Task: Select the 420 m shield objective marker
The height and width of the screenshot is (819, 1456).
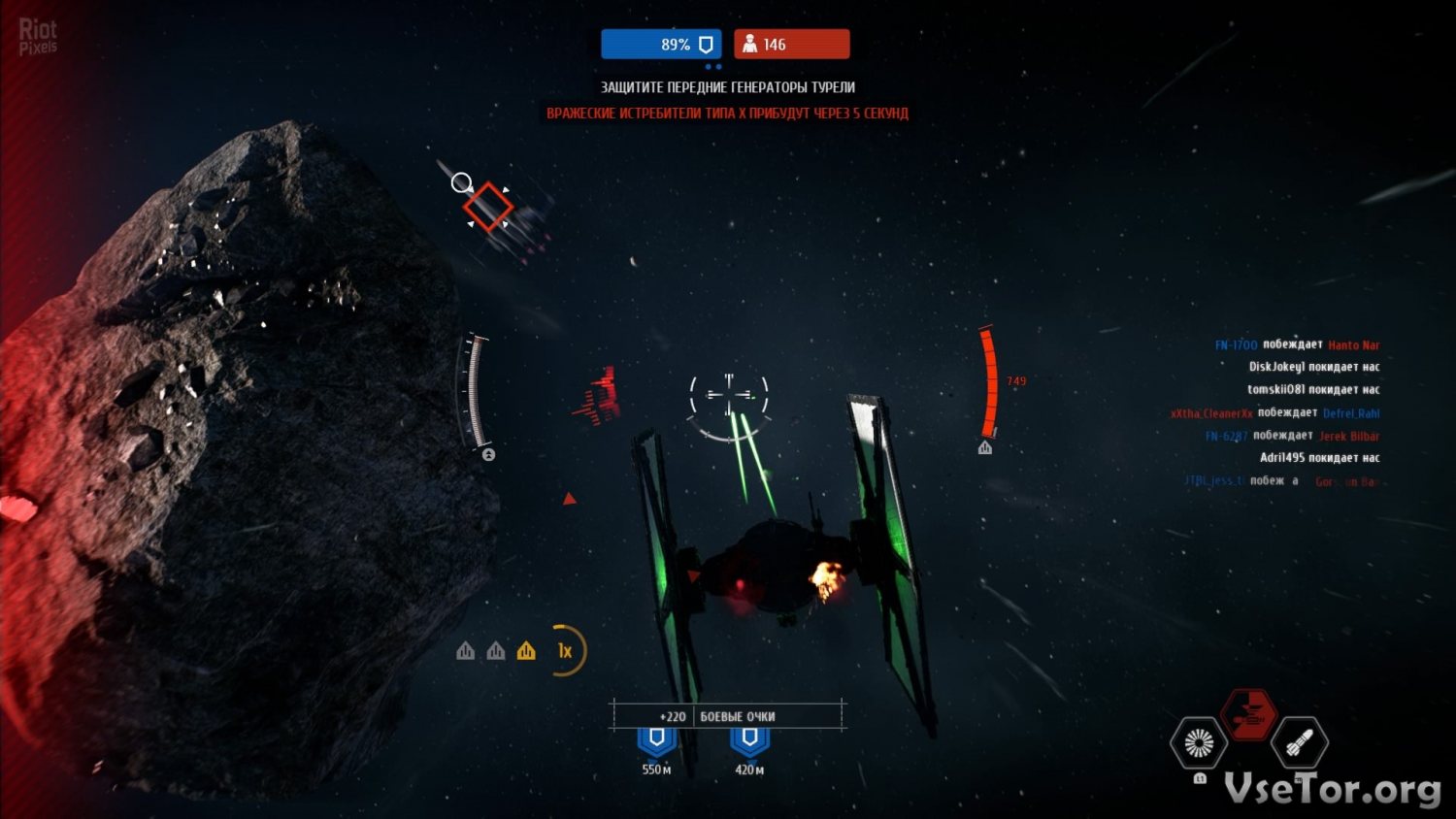Action: pos(749,739)
